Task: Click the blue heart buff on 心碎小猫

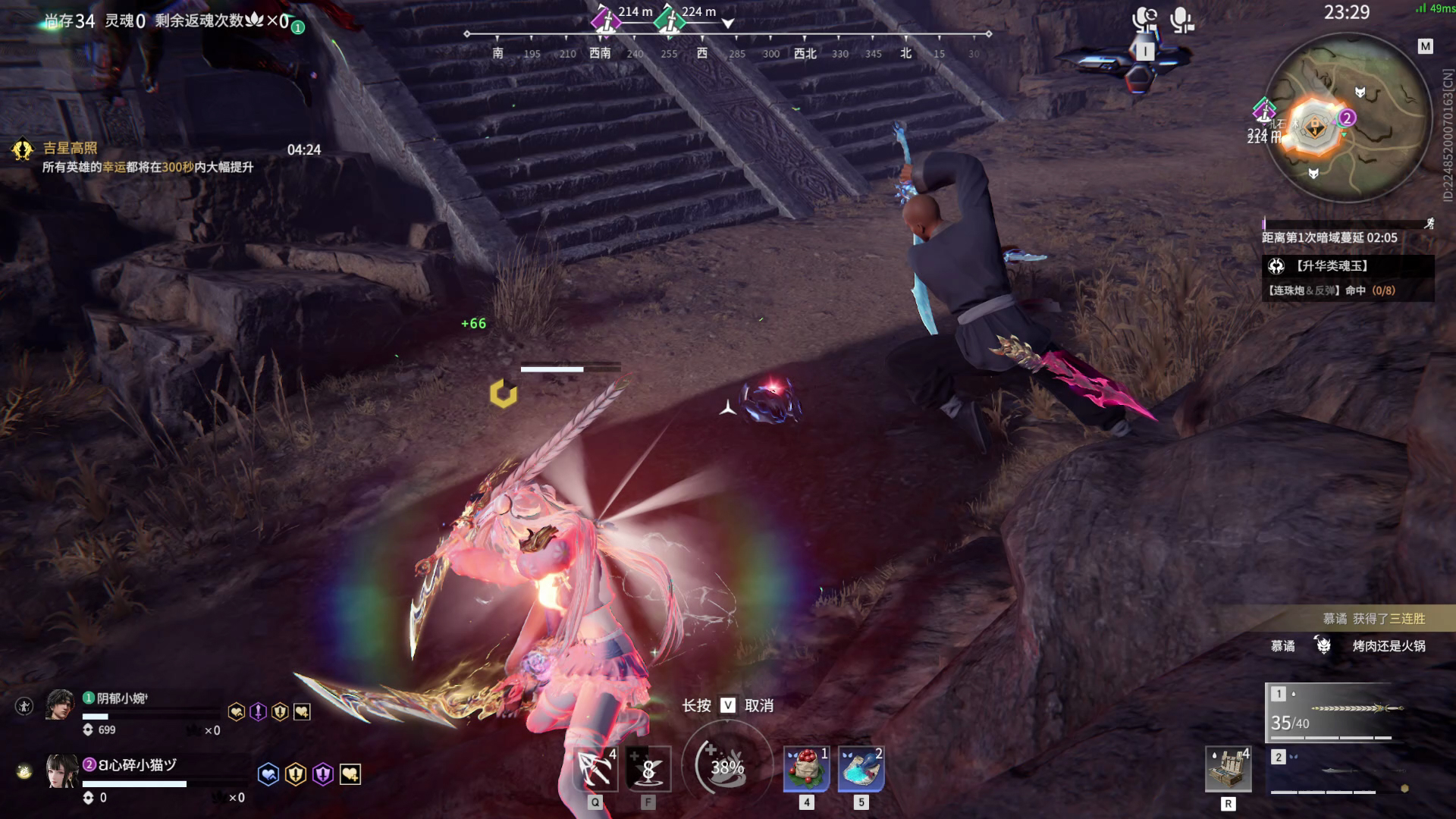Action: tap(268, 774)
